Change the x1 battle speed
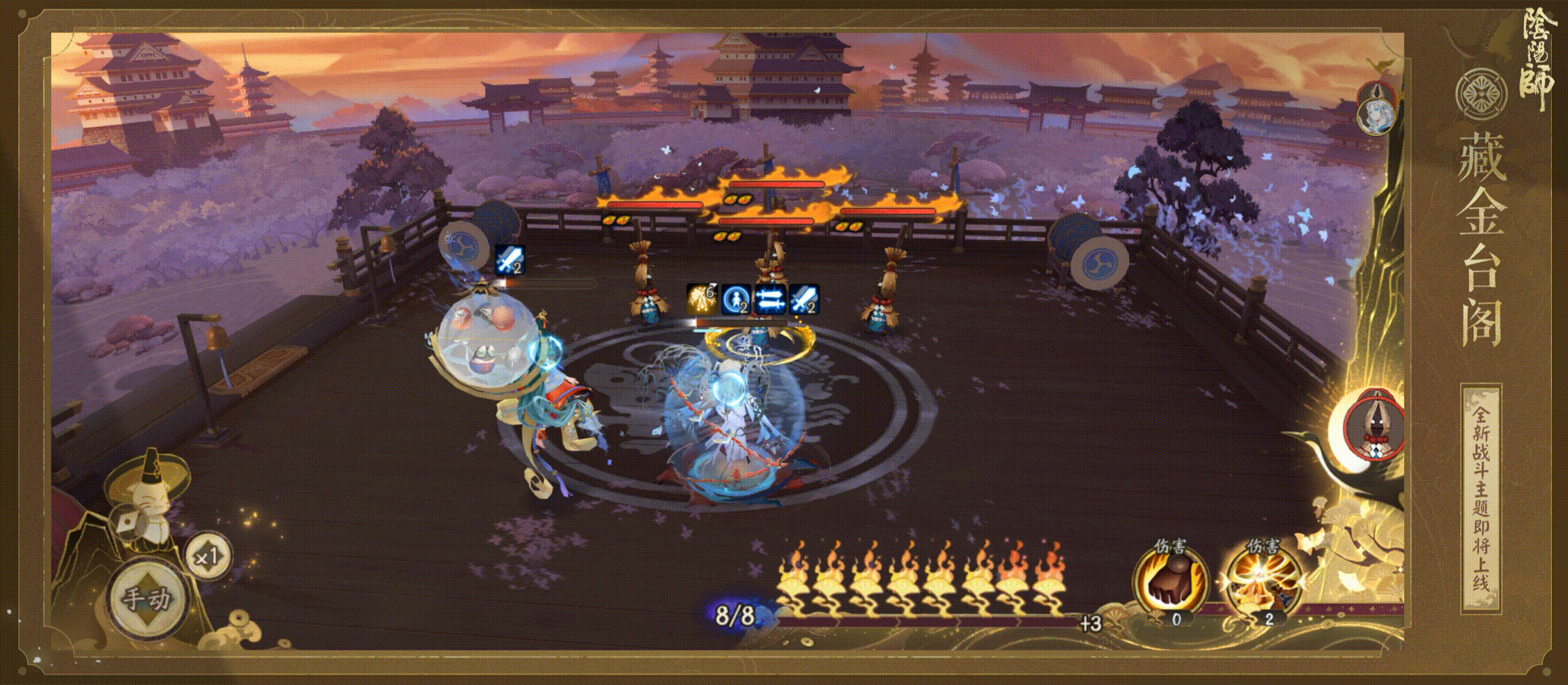This screenshot has width=1568, height=685. coord(208,557)
